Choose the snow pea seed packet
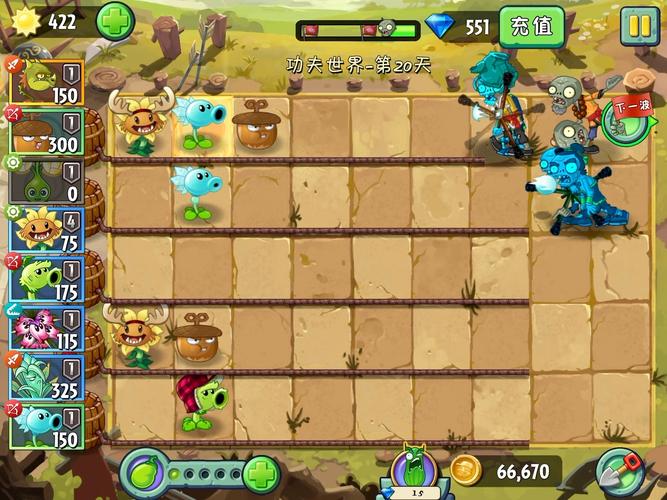The image size is (667, 500). 47,424
